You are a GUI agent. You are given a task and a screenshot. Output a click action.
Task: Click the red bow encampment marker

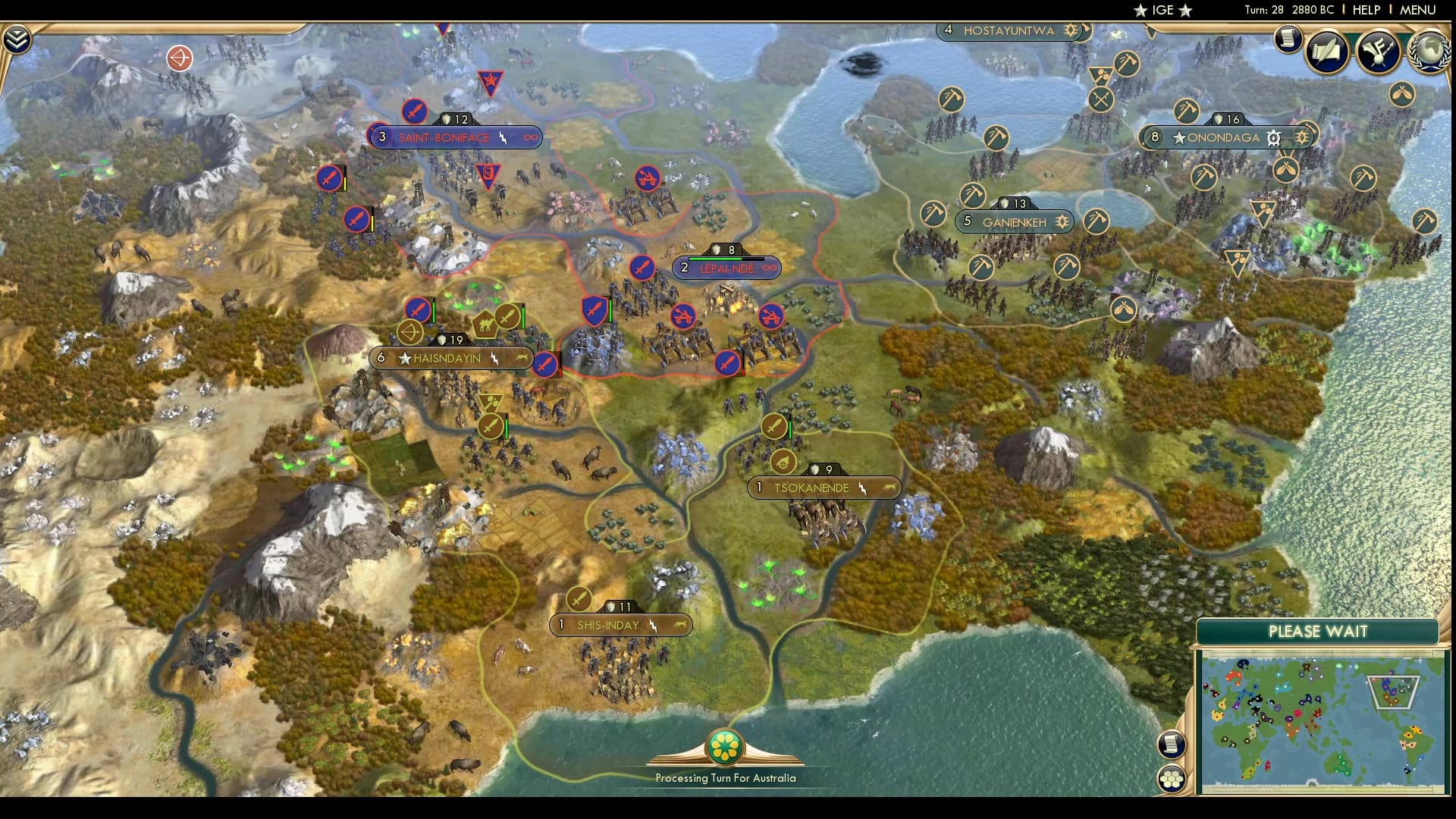180,58
